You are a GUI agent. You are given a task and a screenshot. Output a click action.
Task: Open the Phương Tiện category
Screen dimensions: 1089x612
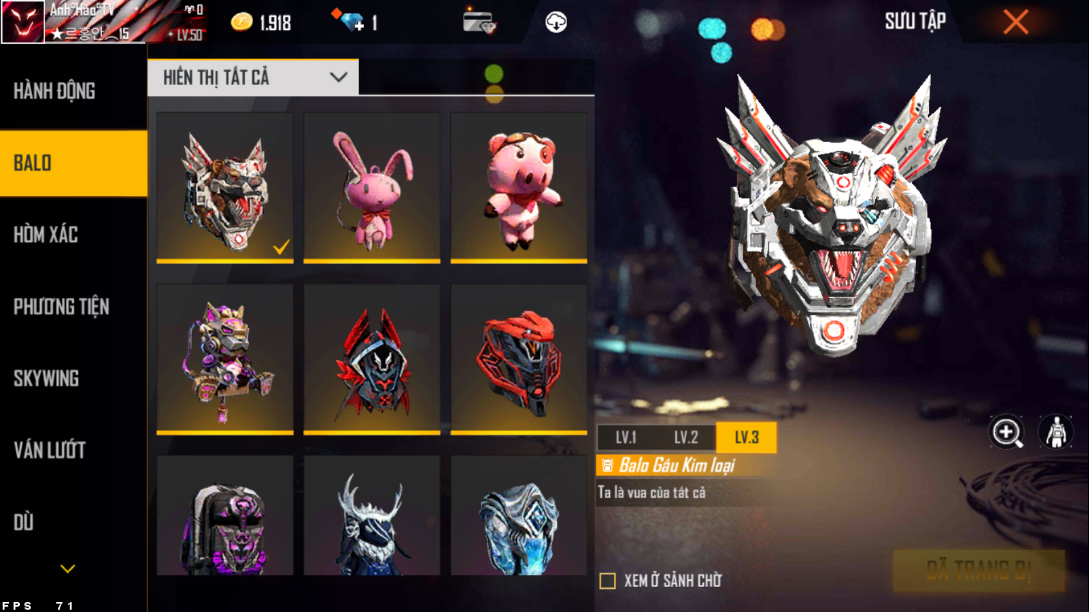point(61,307)
